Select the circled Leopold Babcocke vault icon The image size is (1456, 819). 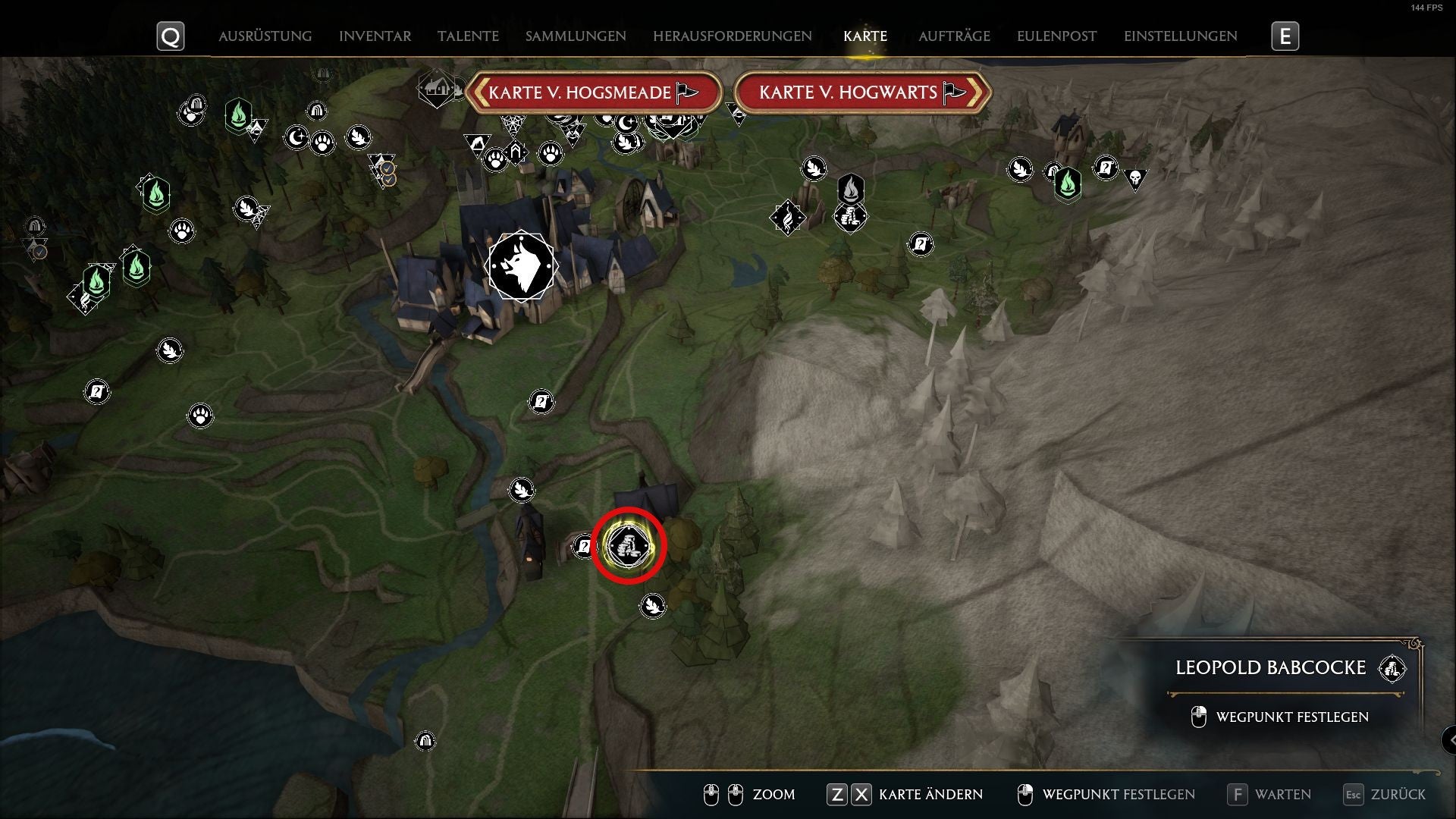click(628, 544)
